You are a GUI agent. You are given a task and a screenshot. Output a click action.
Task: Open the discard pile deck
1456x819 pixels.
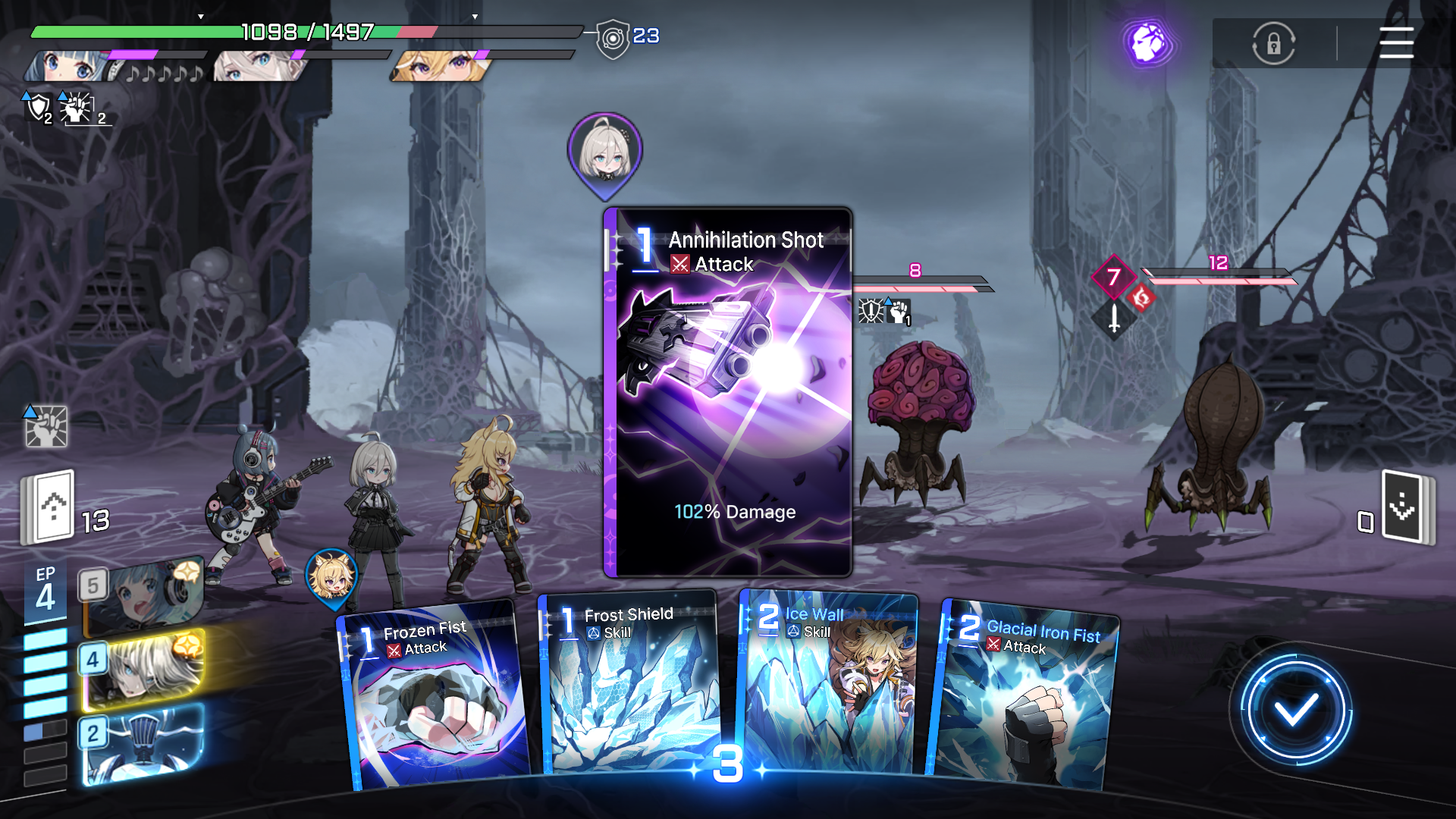click(1405, 507)
